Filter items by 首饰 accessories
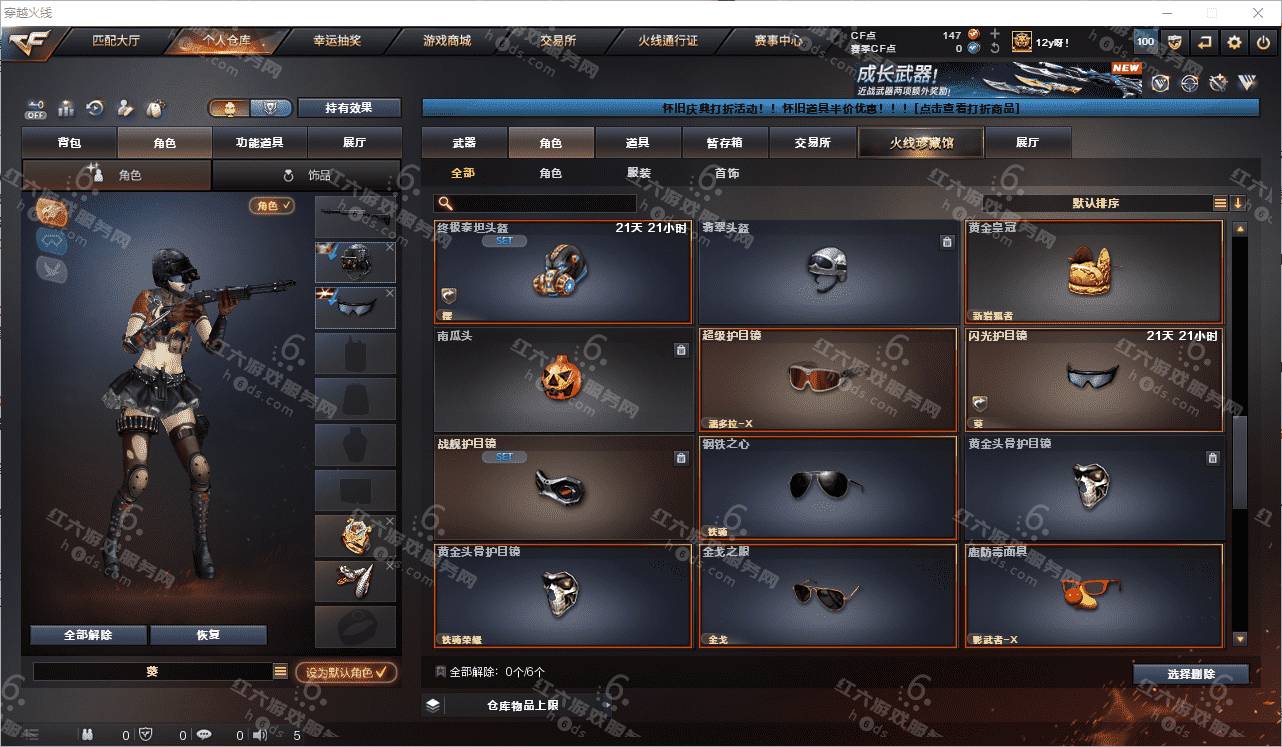Screen dimensions: 1282x747 click(727, 173)
